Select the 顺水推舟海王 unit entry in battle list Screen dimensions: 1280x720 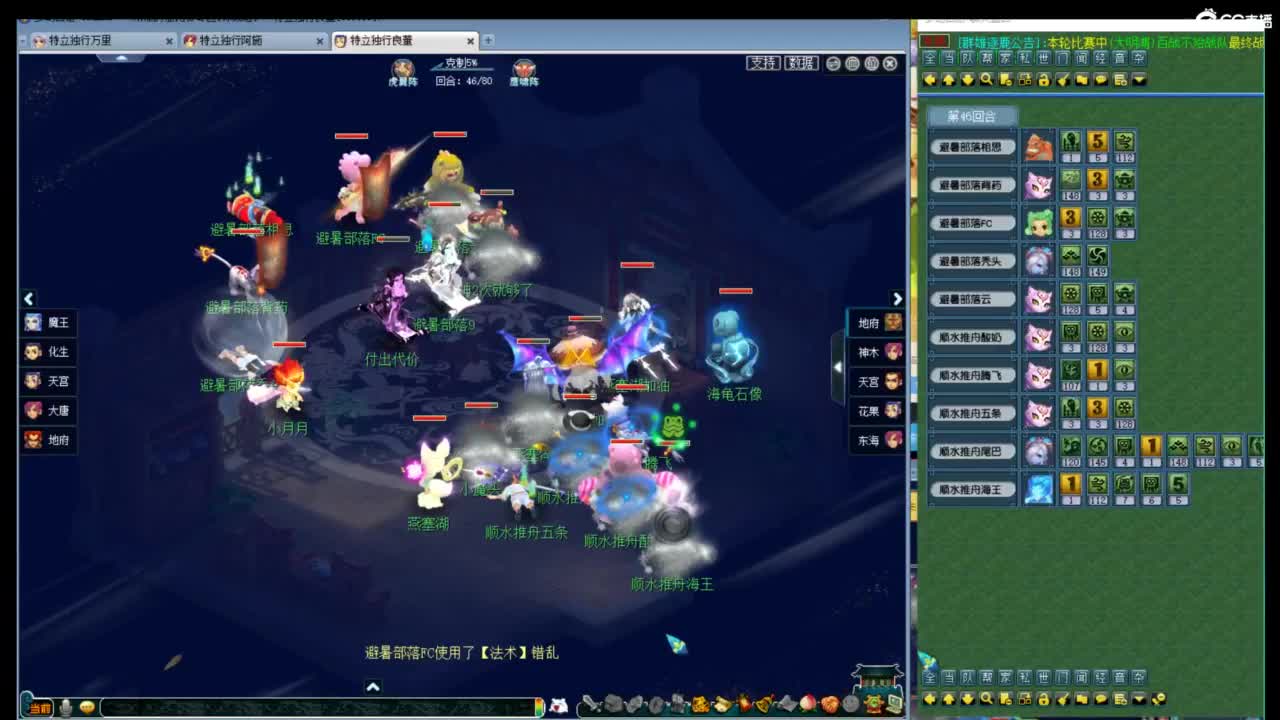(972, 489)
